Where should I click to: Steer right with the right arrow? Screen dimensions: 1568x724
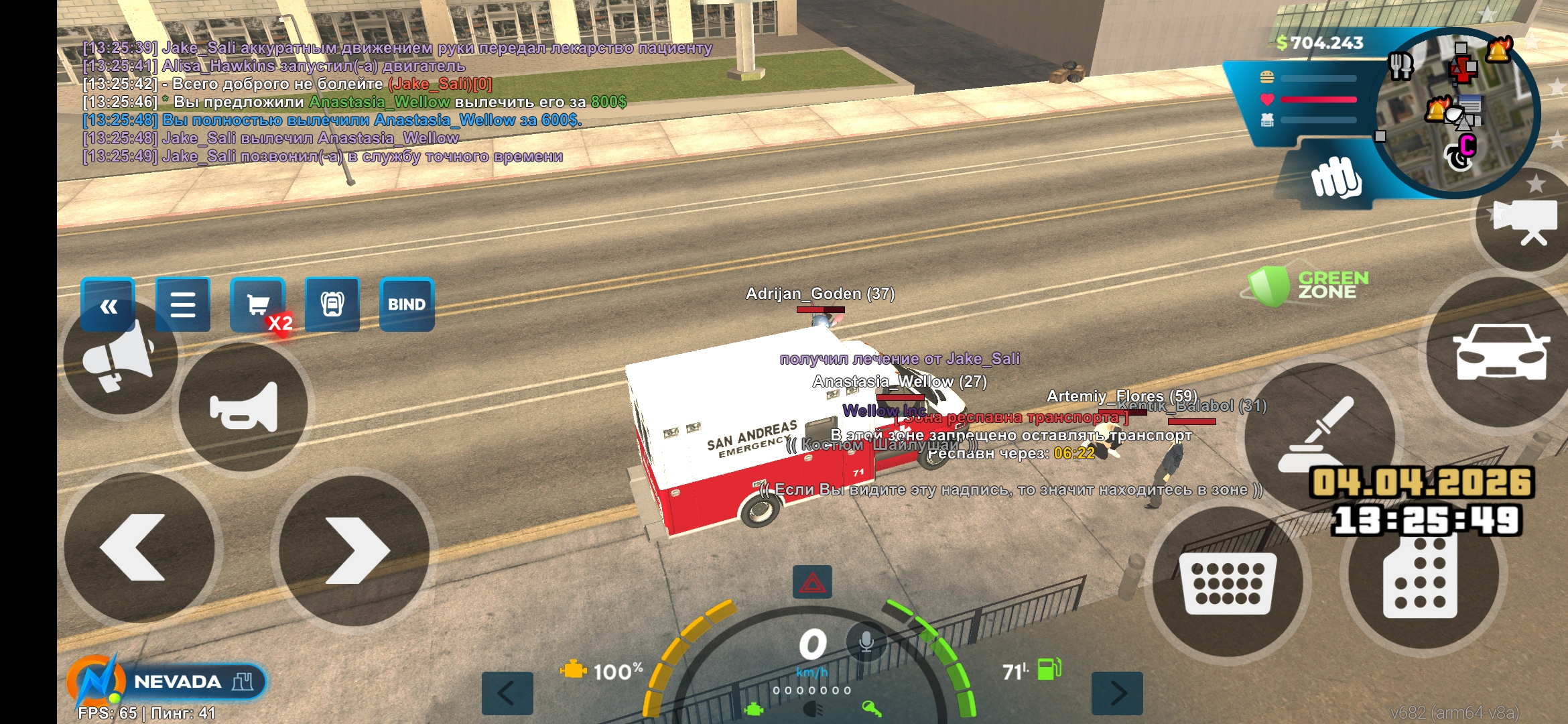pyautogui.click(x=354, y=550)
